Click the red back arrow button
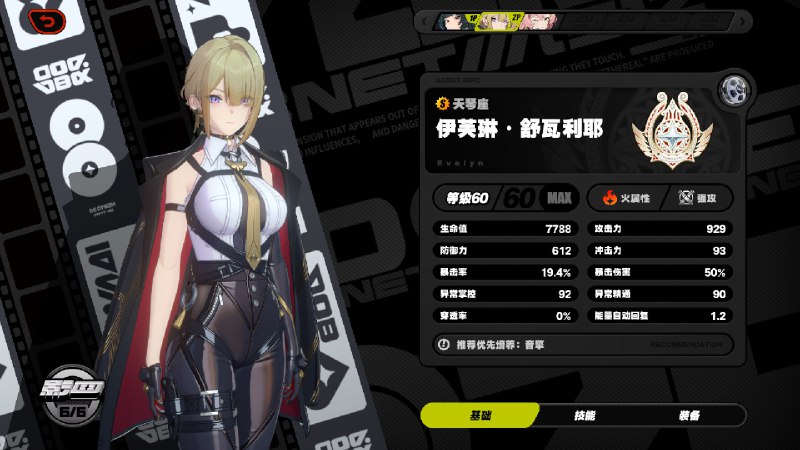The width and height of the screenshot is (800, 450). (x=44, y=20)
